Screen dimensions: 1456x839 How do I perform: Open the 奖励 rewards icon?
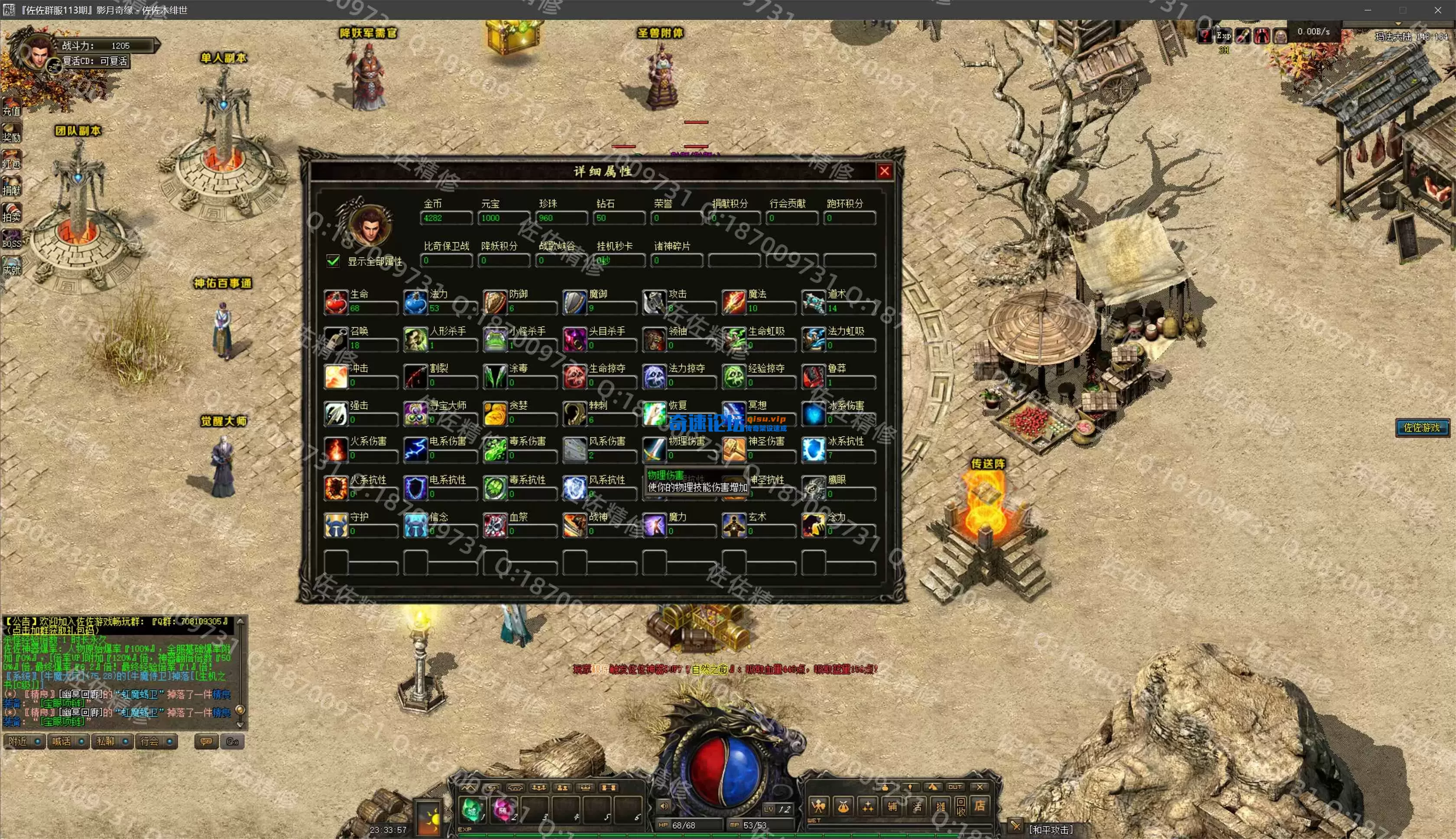pos(12,133)
